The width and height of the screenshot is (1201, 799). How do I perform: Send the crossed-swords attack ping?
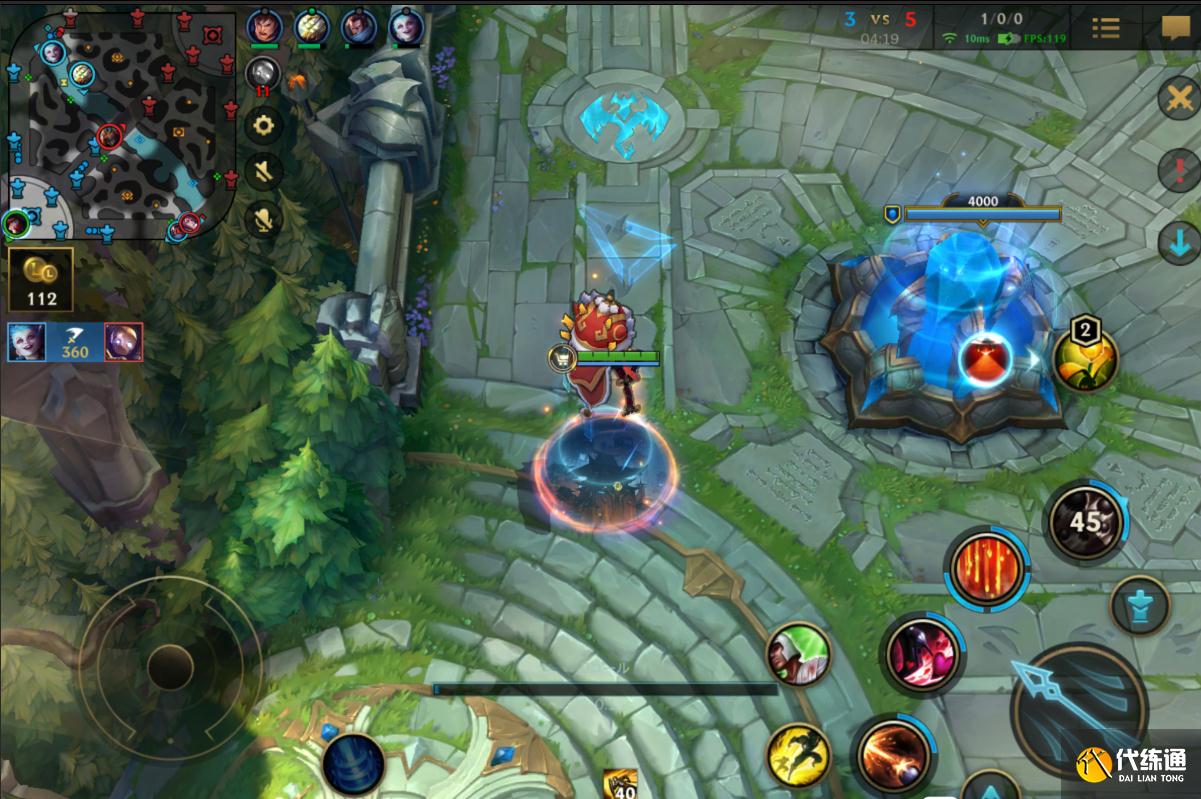pos(1179,99)
